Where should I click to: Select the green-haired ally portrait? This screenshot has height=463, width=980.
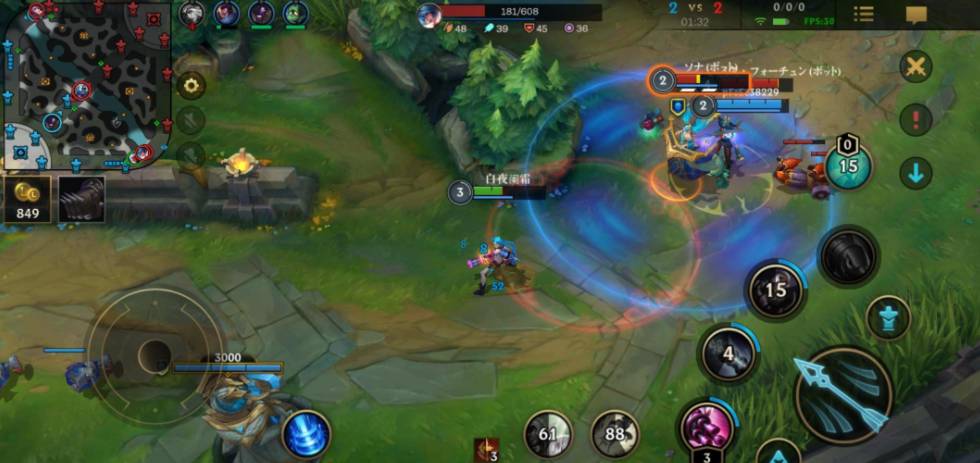[x=294, y=13]
